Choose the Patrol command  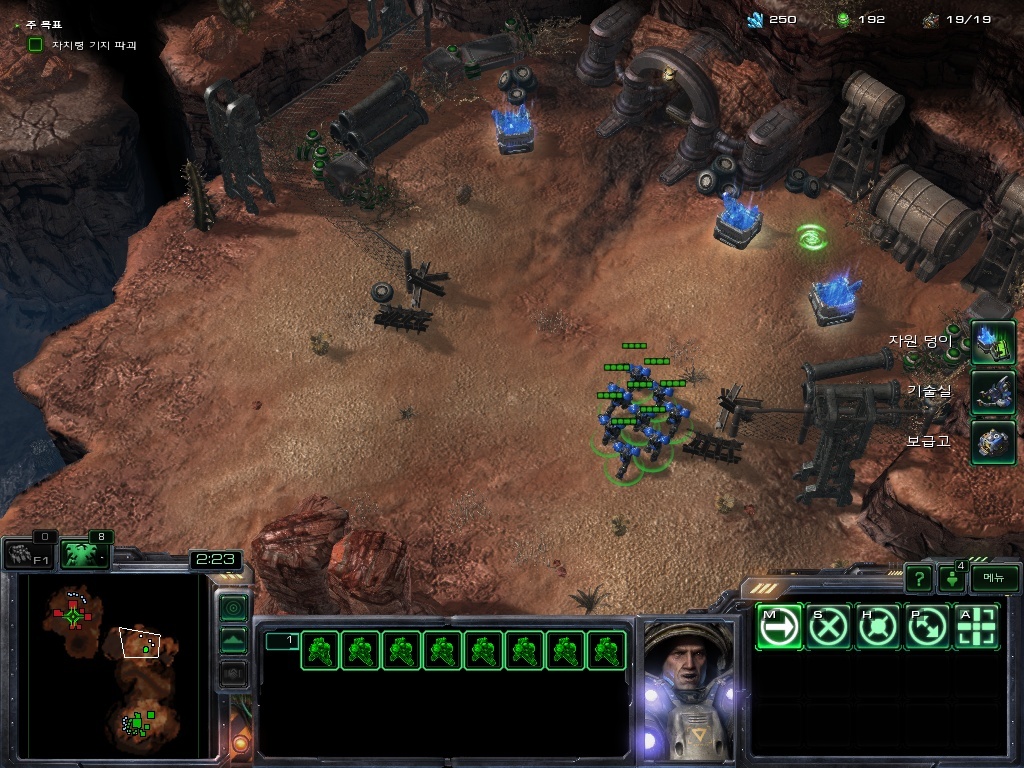point(928,627)
